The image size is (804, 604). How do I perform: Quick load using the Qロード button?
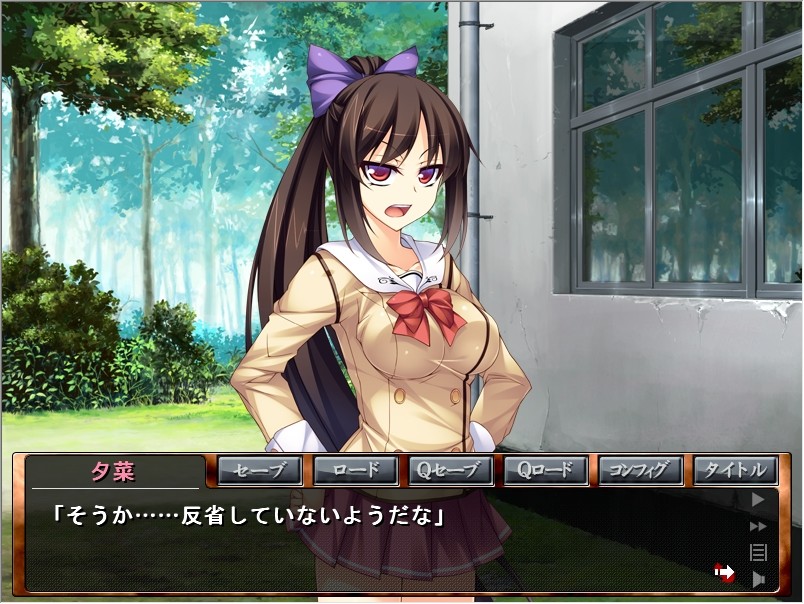point(545,470)
